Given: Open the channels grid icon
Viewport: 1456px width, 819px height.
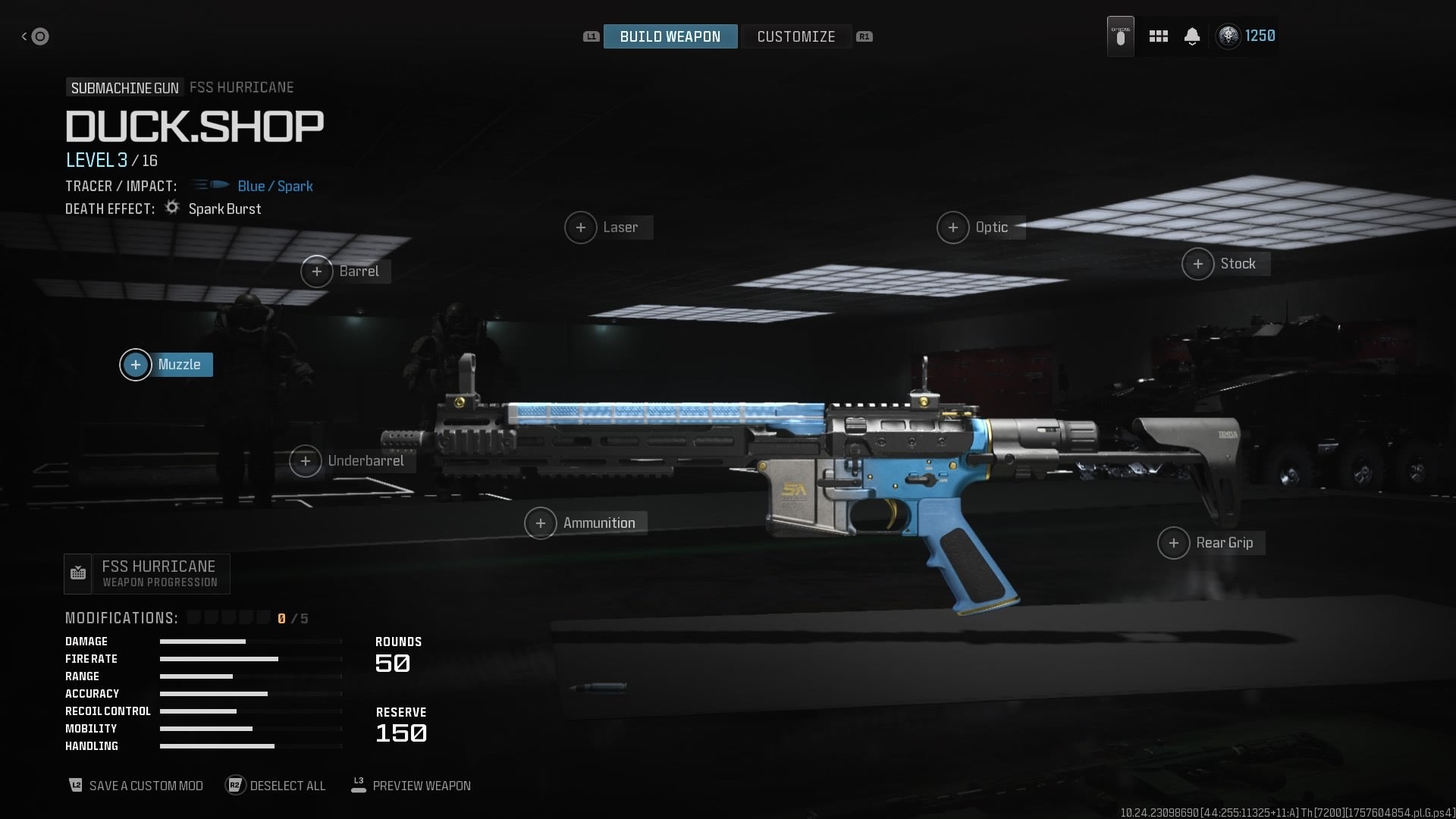Looking at the screenshot, I should (1158, 36).
